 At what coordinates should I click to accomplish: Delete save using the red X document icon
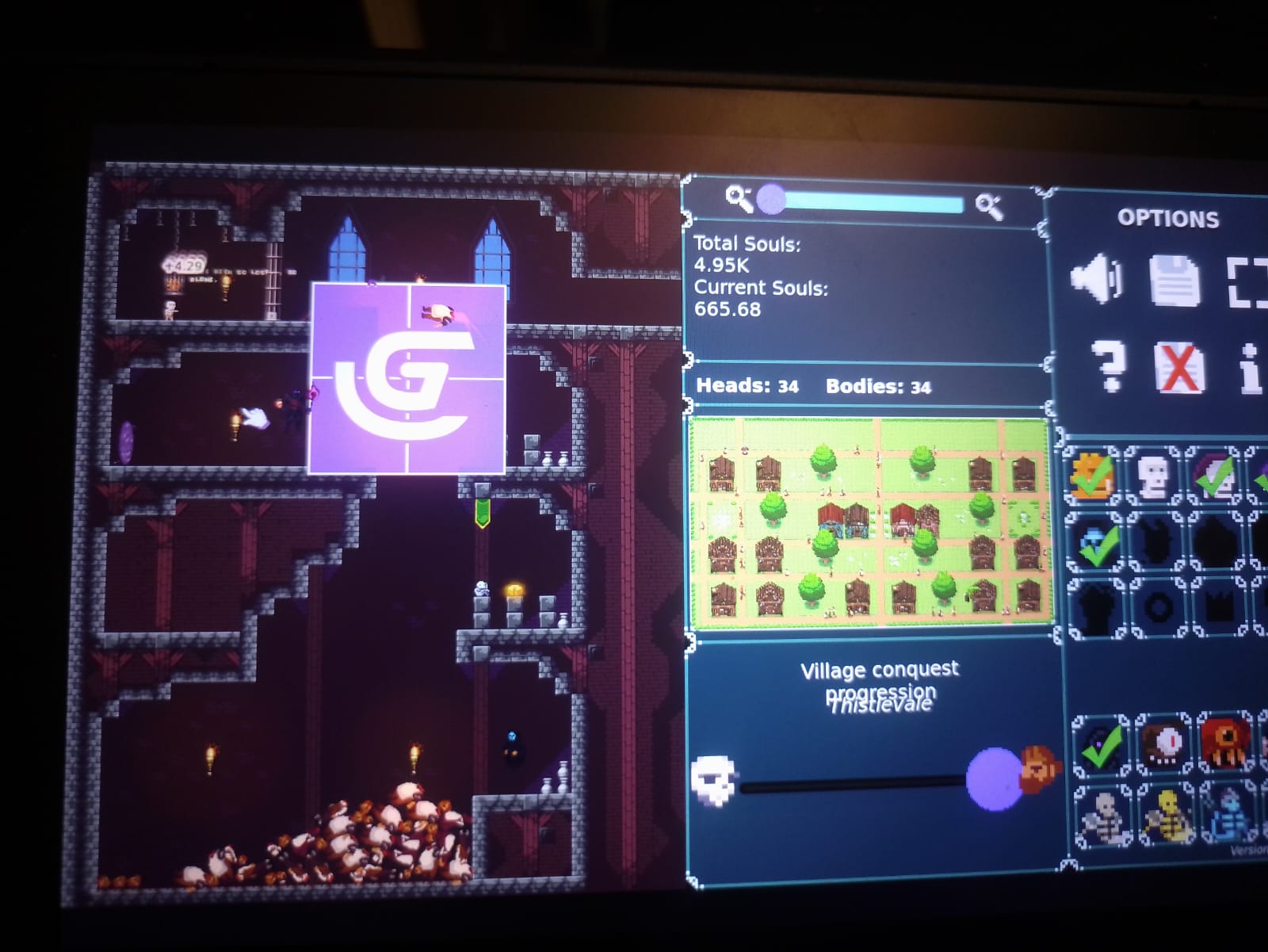click(1178, 368)
